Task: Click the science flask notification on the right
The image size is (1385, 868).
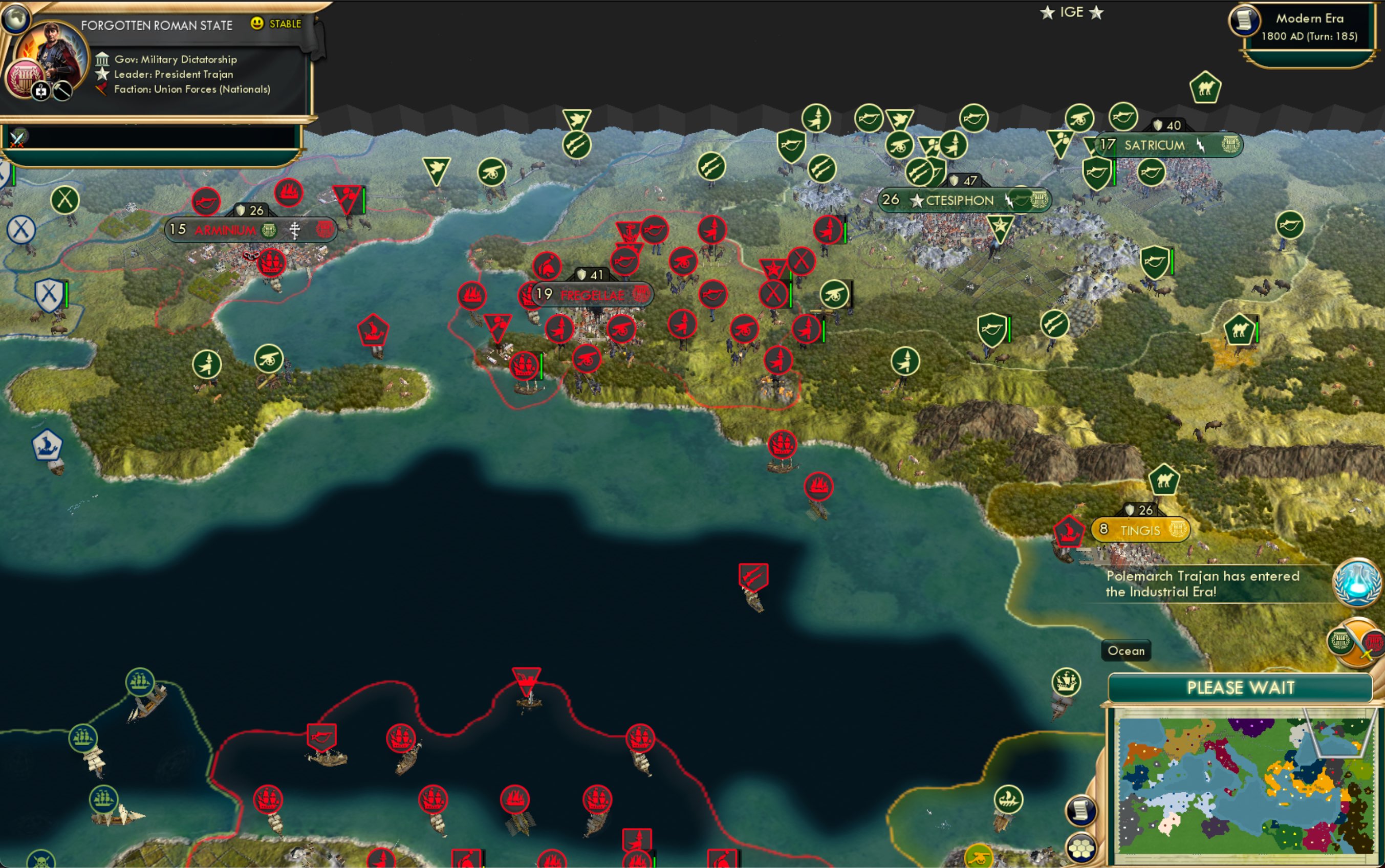Action: coord(1357,583)
